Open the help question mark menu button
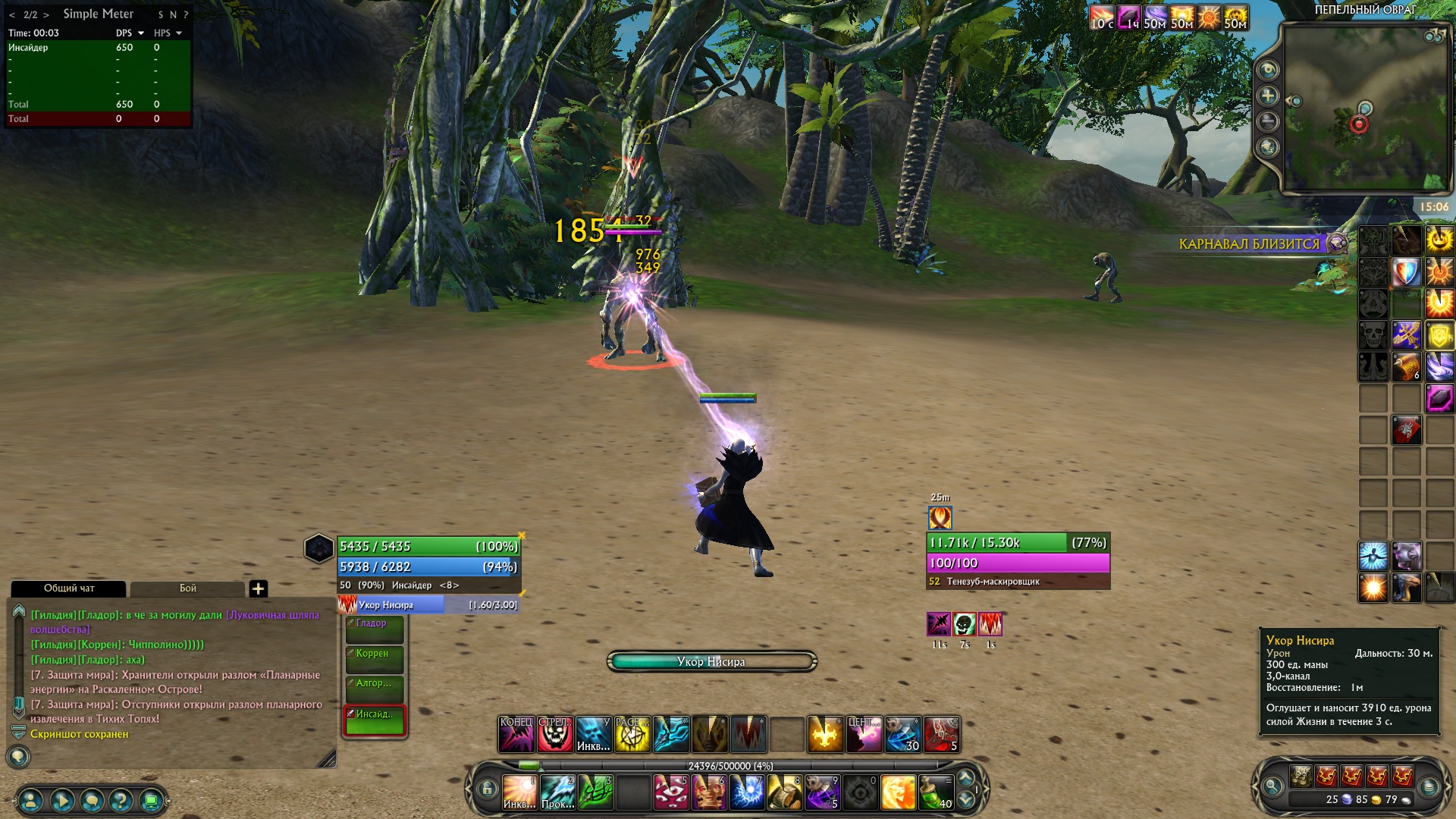 (121, 800)
